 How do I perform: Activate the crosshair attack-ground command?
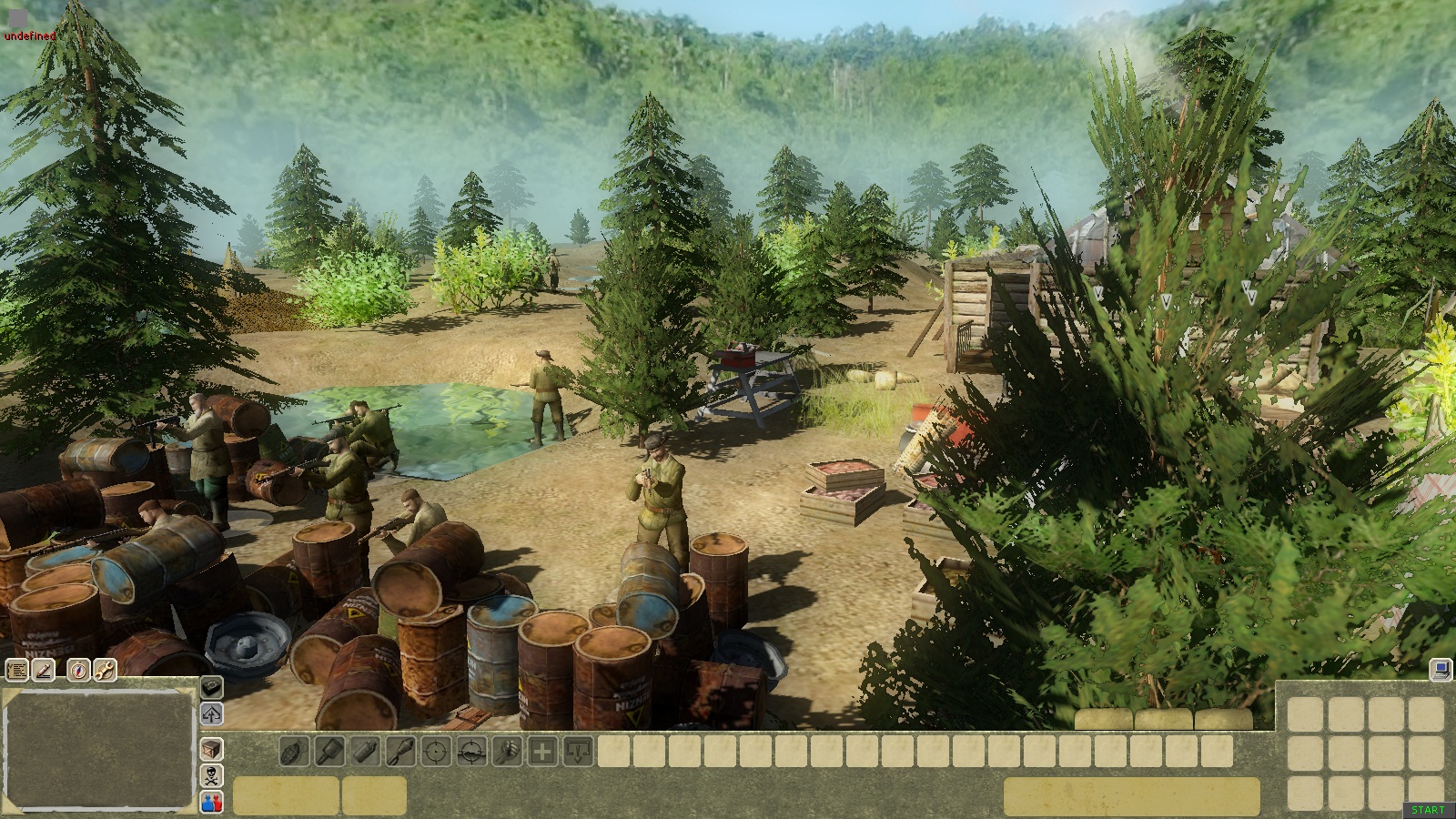point(471,753)
